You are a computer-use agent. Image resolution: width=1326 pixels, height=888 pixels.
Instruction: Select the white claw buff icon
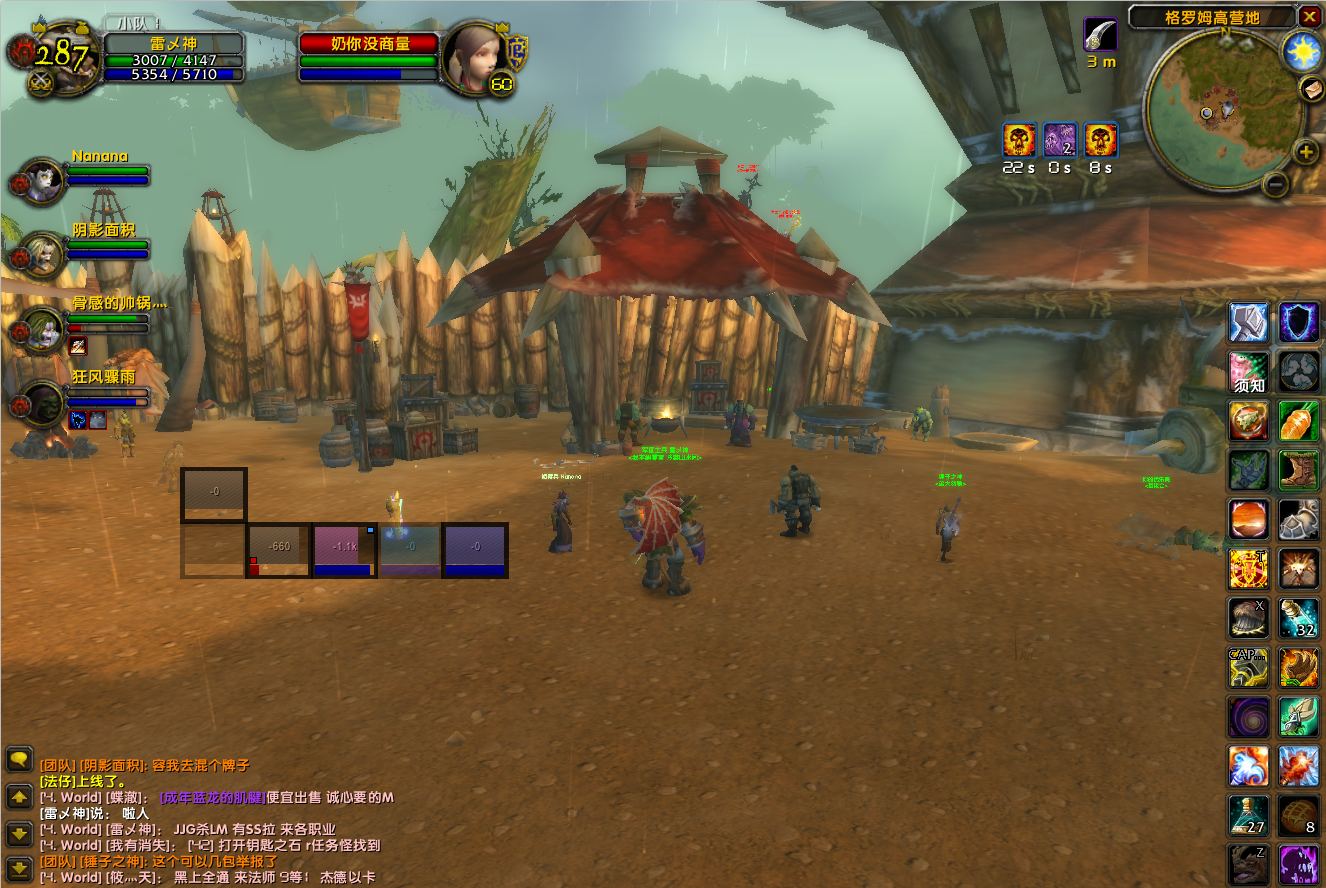tap(1100, 34)
